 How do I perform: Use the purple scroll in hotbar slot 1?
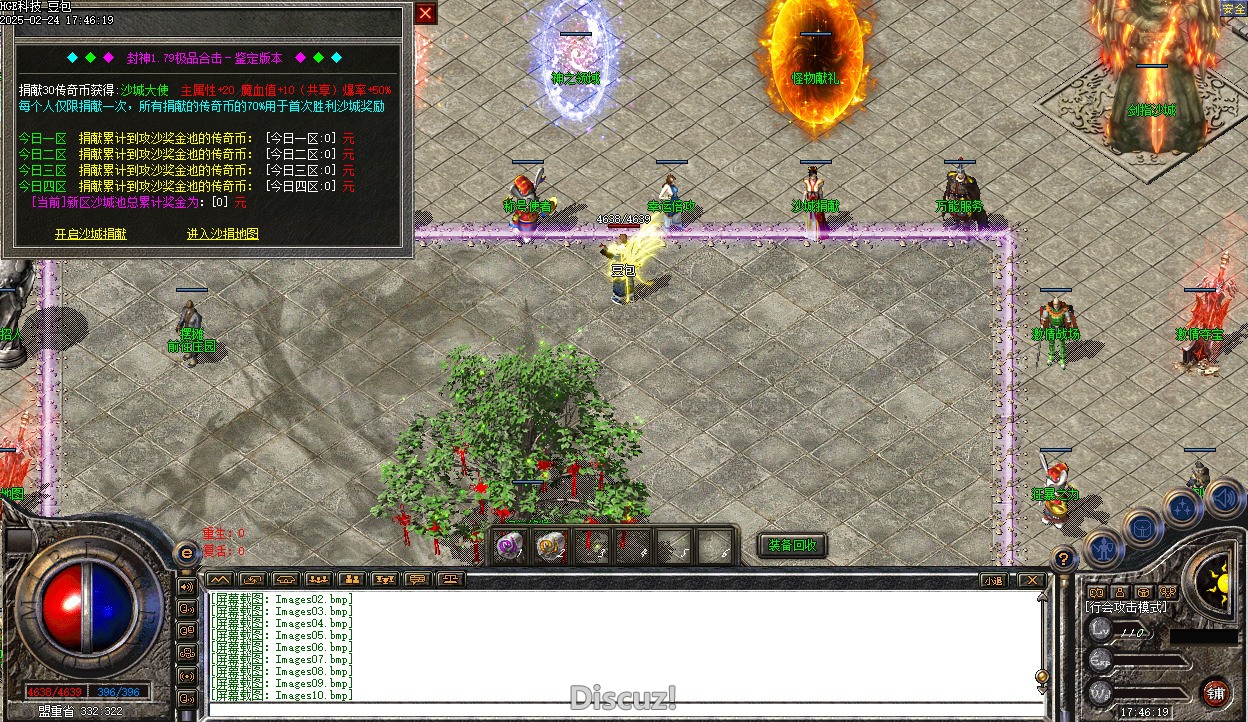tap(510, 546)
